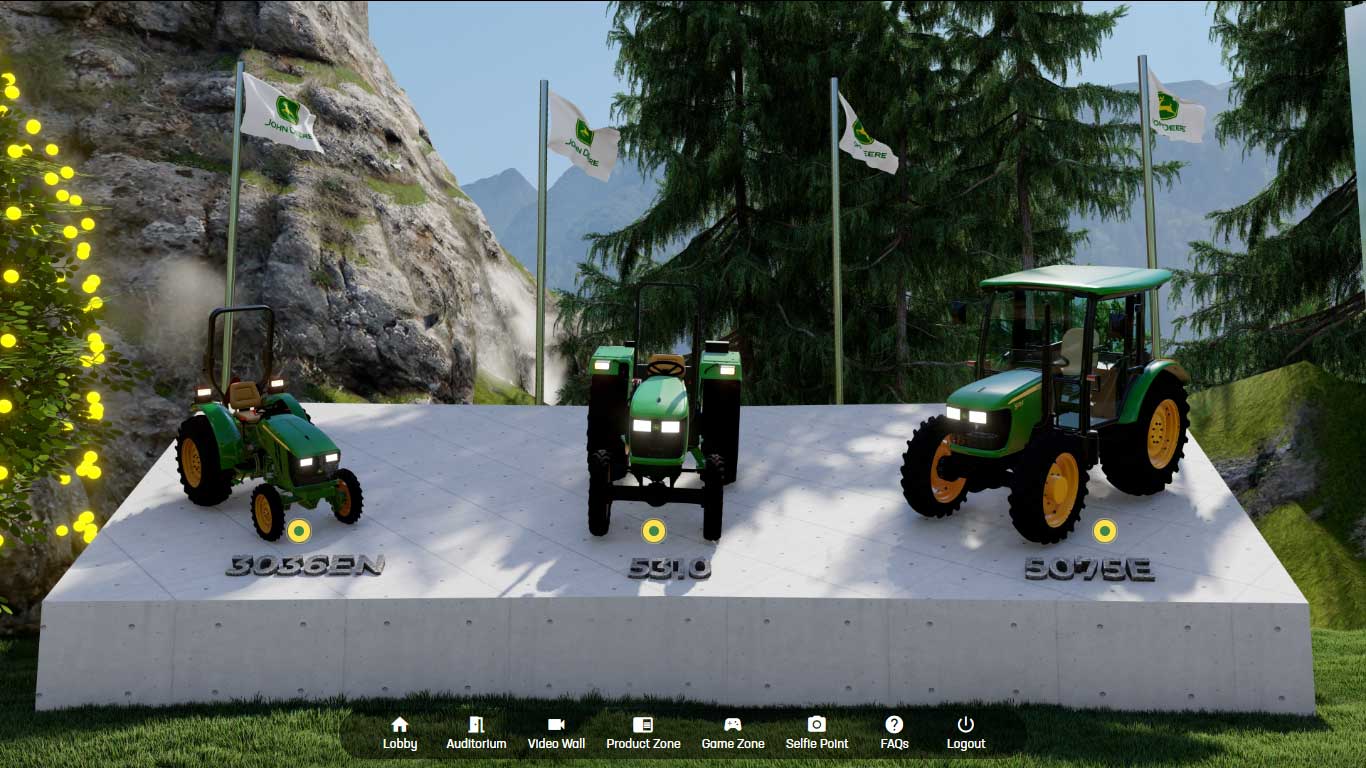Enter the Game Zone
This screenshot has width=1366, height=768.
(x=733, y=733)
